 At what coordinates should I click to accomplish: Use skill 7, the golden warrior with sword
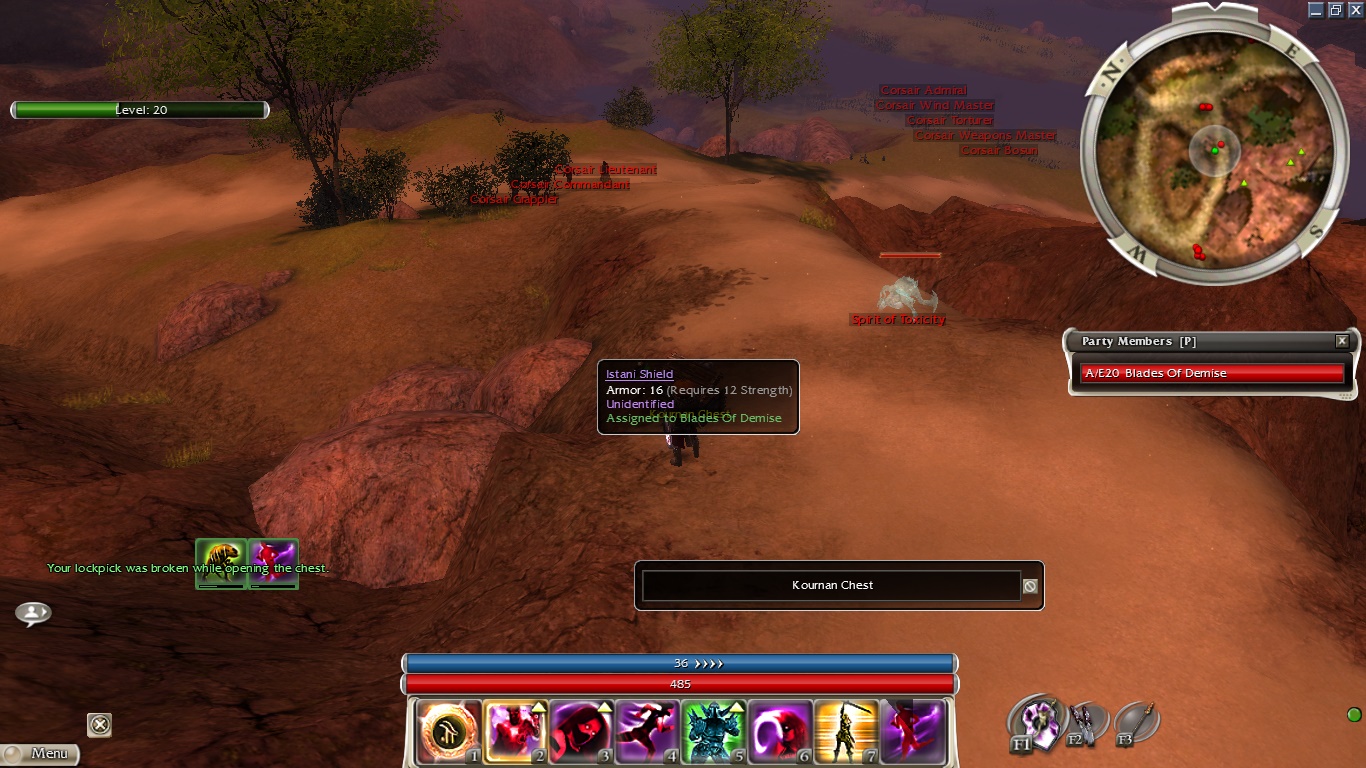[845, 732]
